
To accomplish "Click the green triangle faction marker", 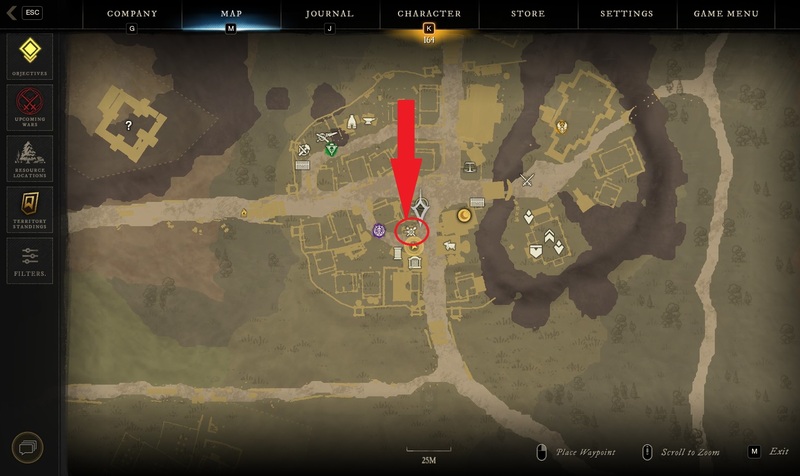I will tap(331, 149).
